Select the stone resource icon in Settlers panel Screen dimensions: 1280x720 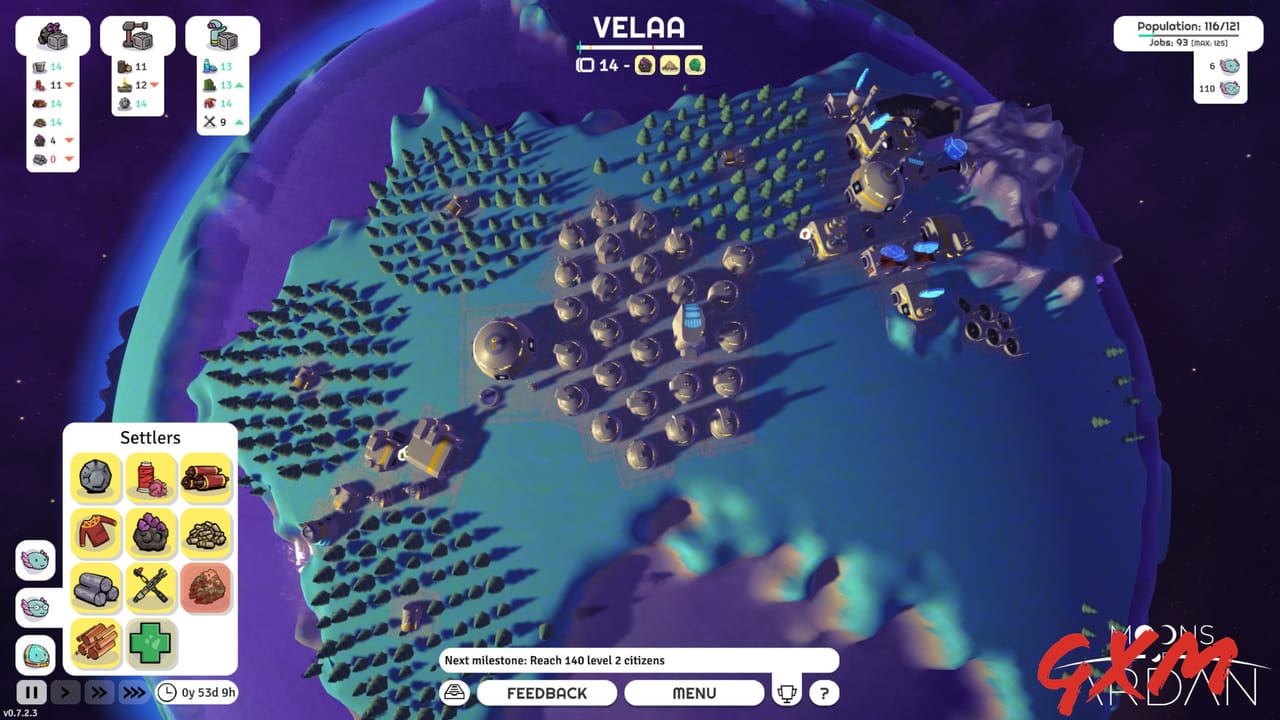[97, 478]
